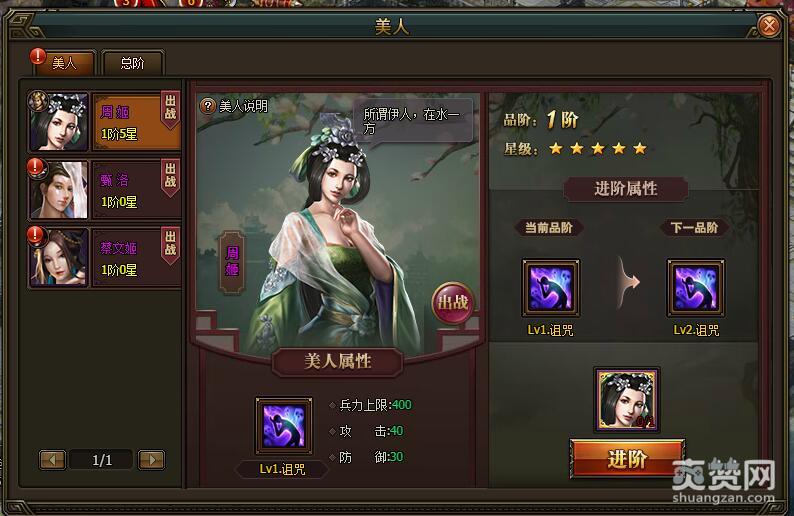The width and height of the screenshot is (794, 516).
Task: Switch to the 美人 tab
Action: tap(64, 63)
